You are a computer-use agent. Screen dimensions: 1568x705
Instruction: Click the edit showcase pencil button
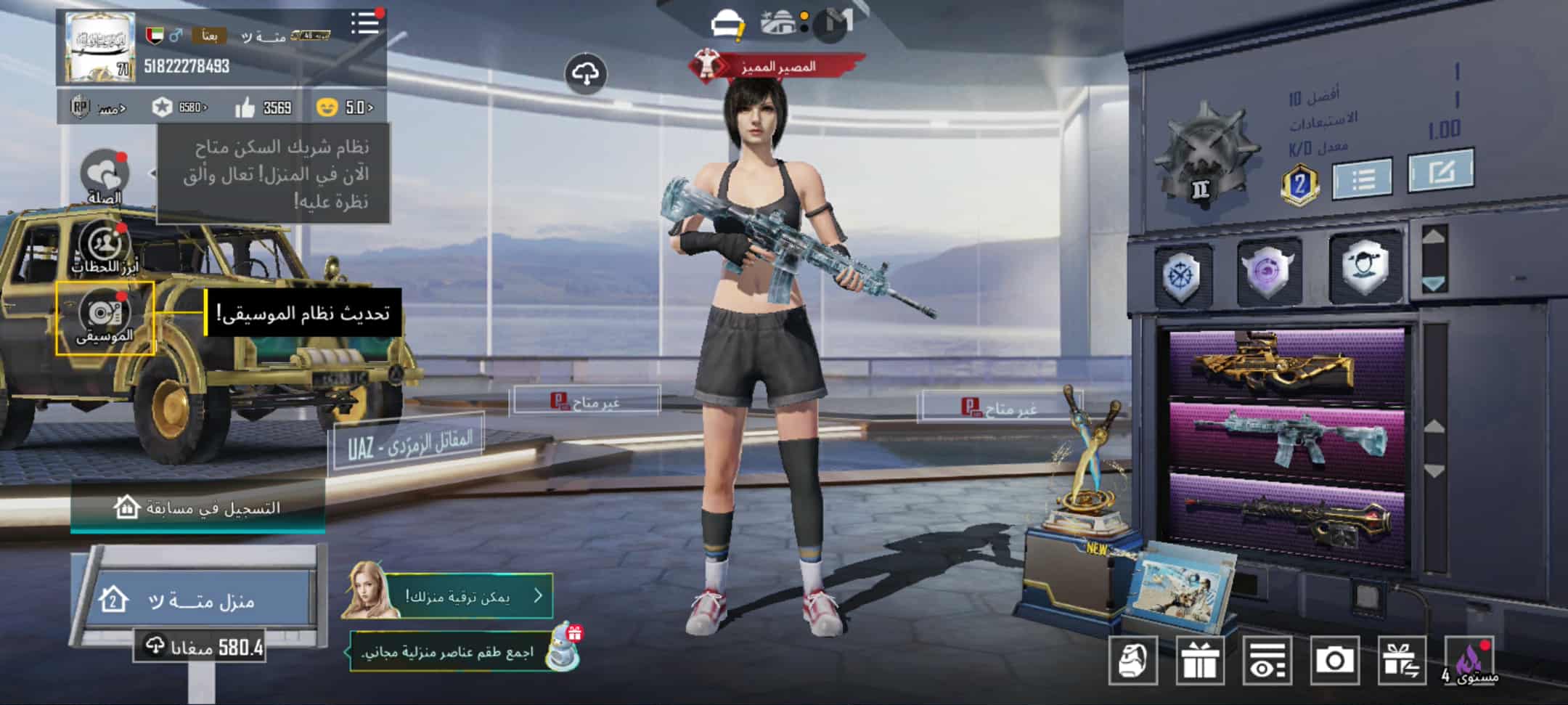click(1440, 171)
